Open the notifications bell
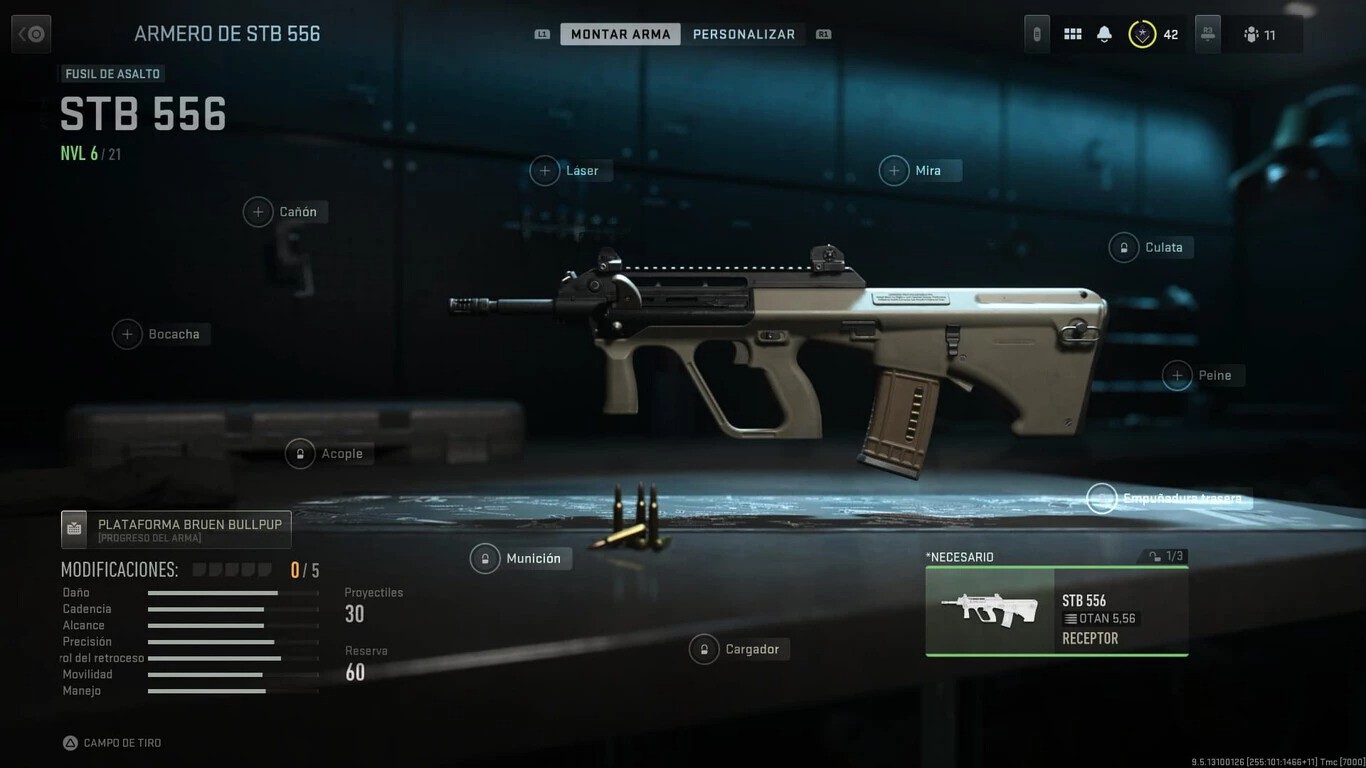 pos(1103,33)
